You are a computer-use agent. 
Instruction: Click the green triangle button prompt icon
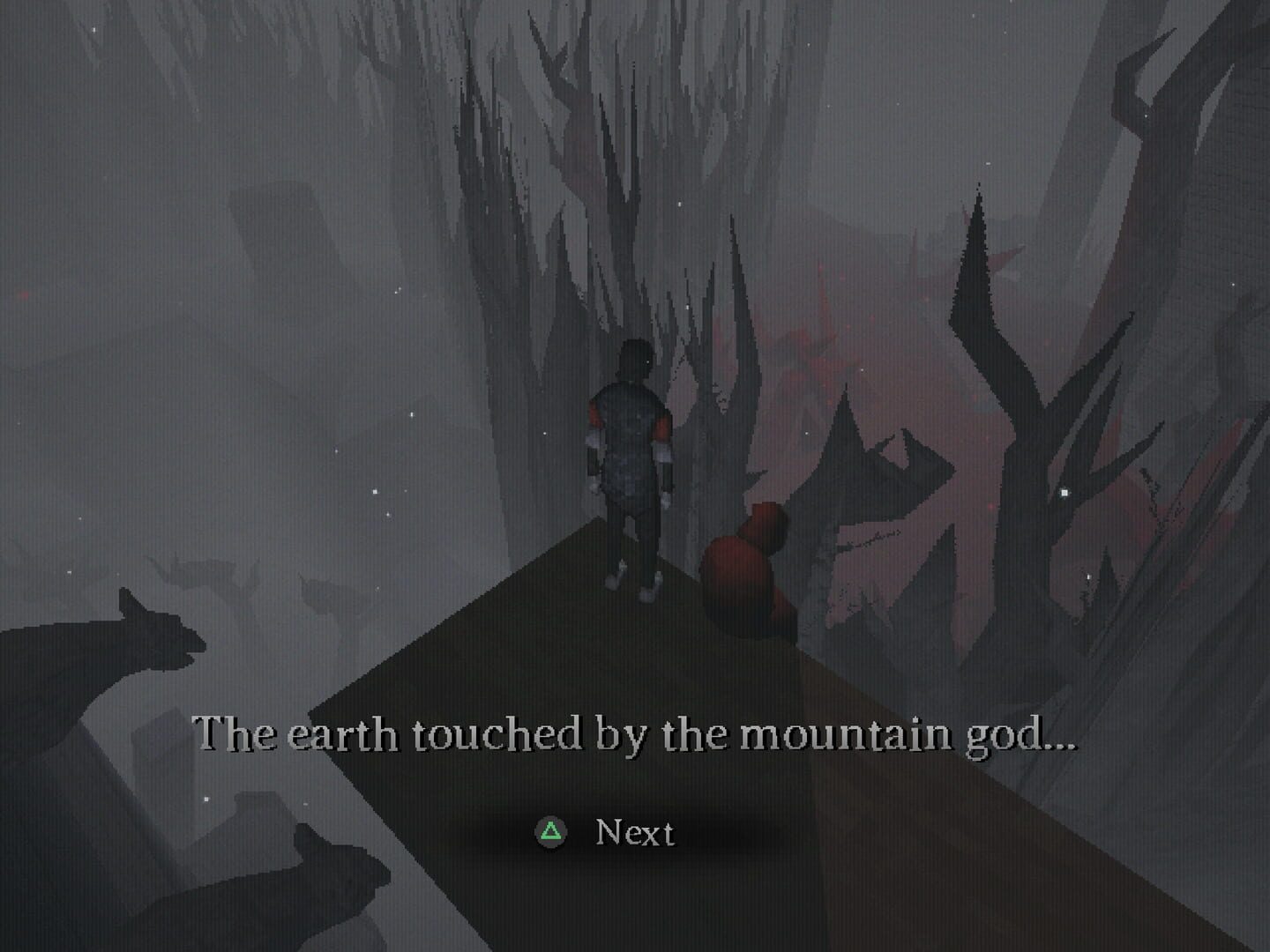click(551, 830)
